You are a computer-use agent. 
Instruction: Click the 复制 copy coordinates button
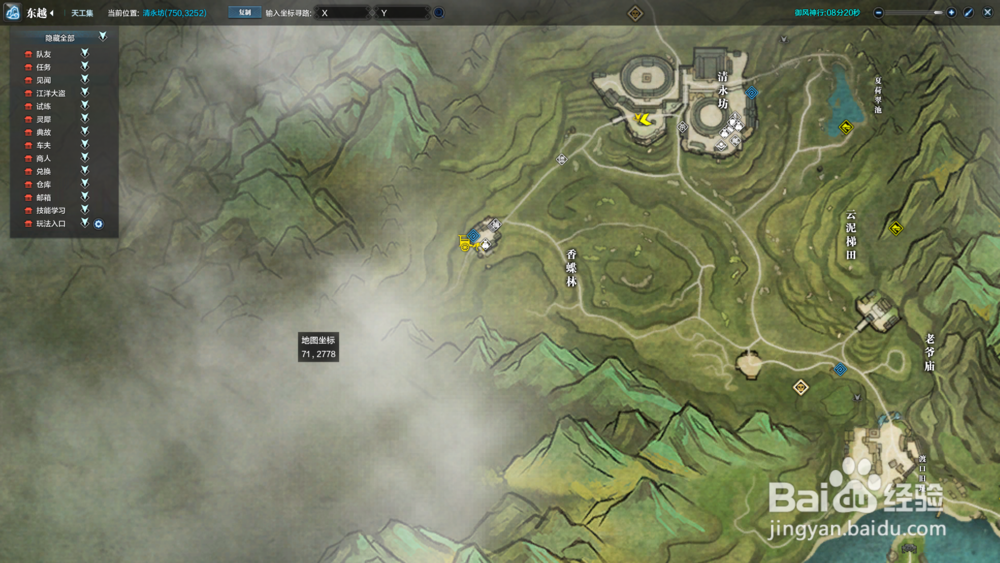(244, 13)
